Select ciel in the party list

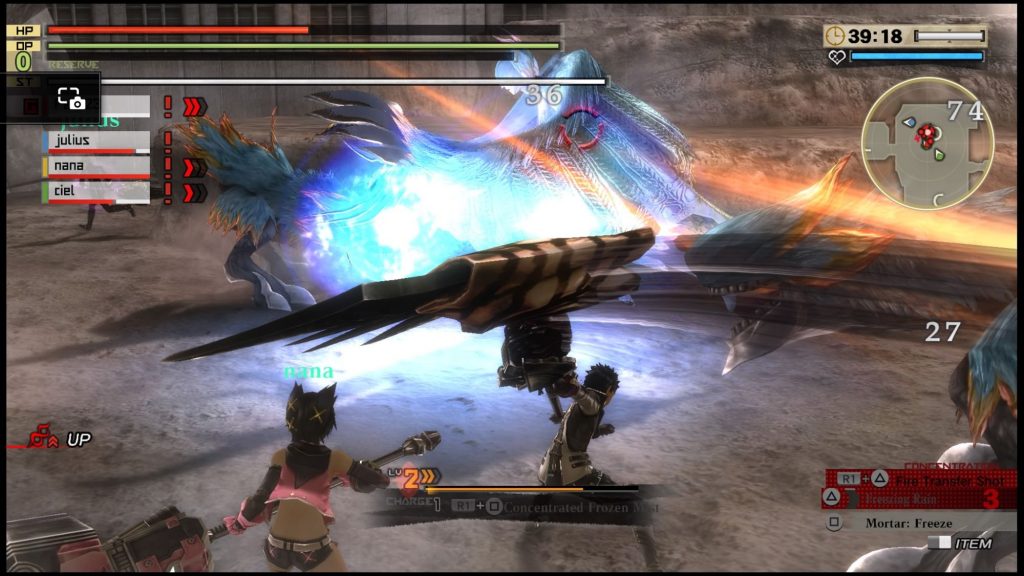tap(98, 190)
